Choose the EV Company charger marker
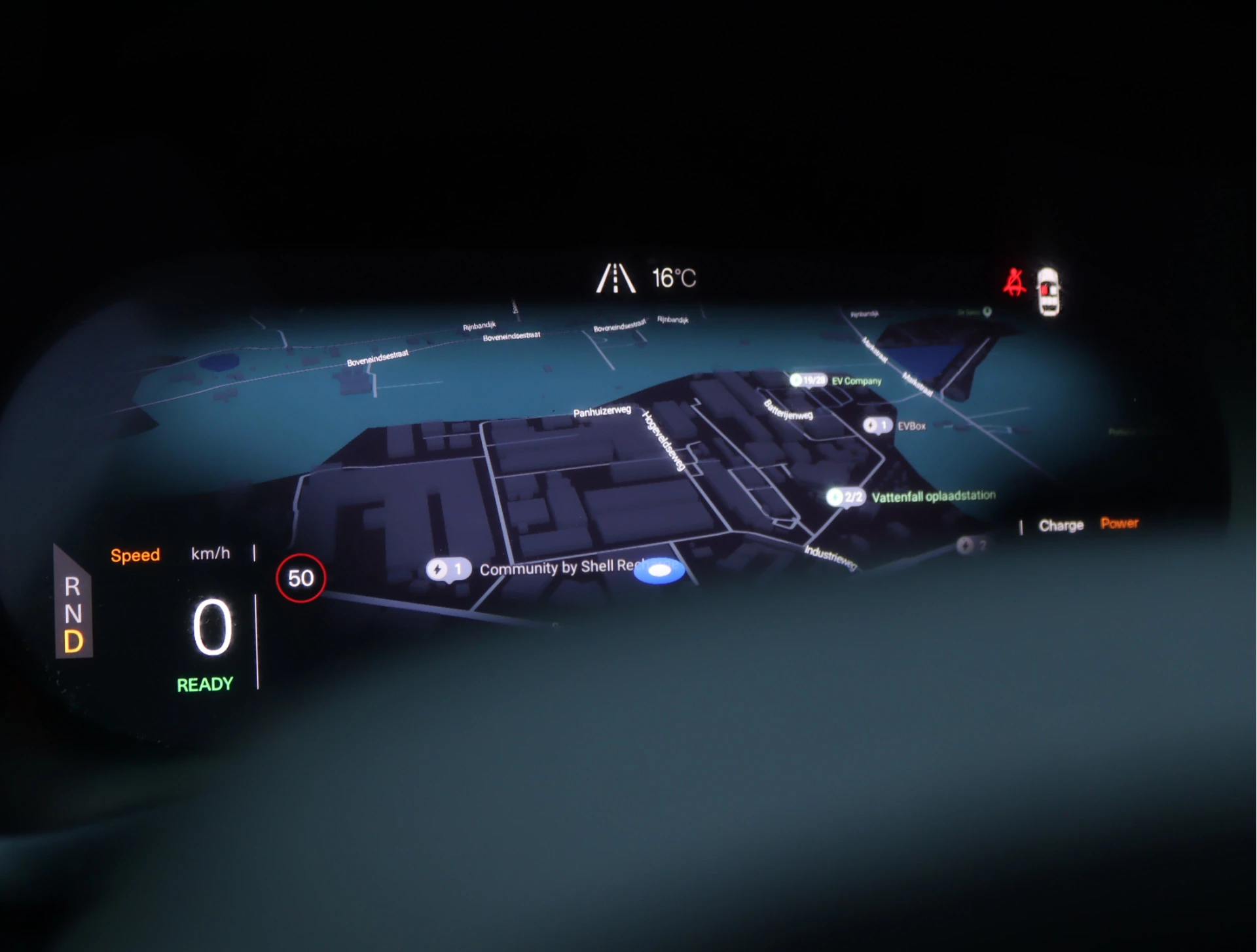 [x=808, y=380]
